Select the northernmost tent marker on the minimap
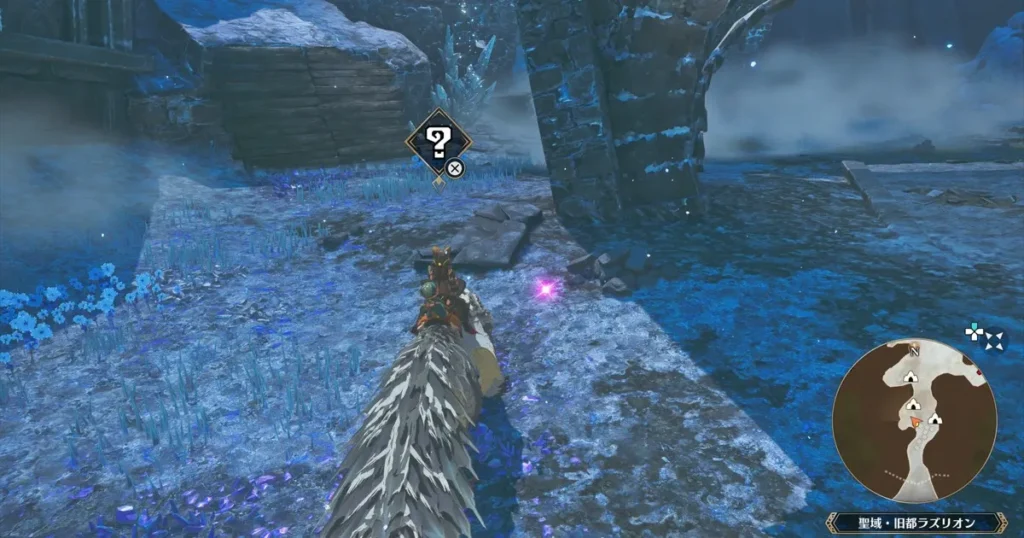 click(x=911, y=377)
